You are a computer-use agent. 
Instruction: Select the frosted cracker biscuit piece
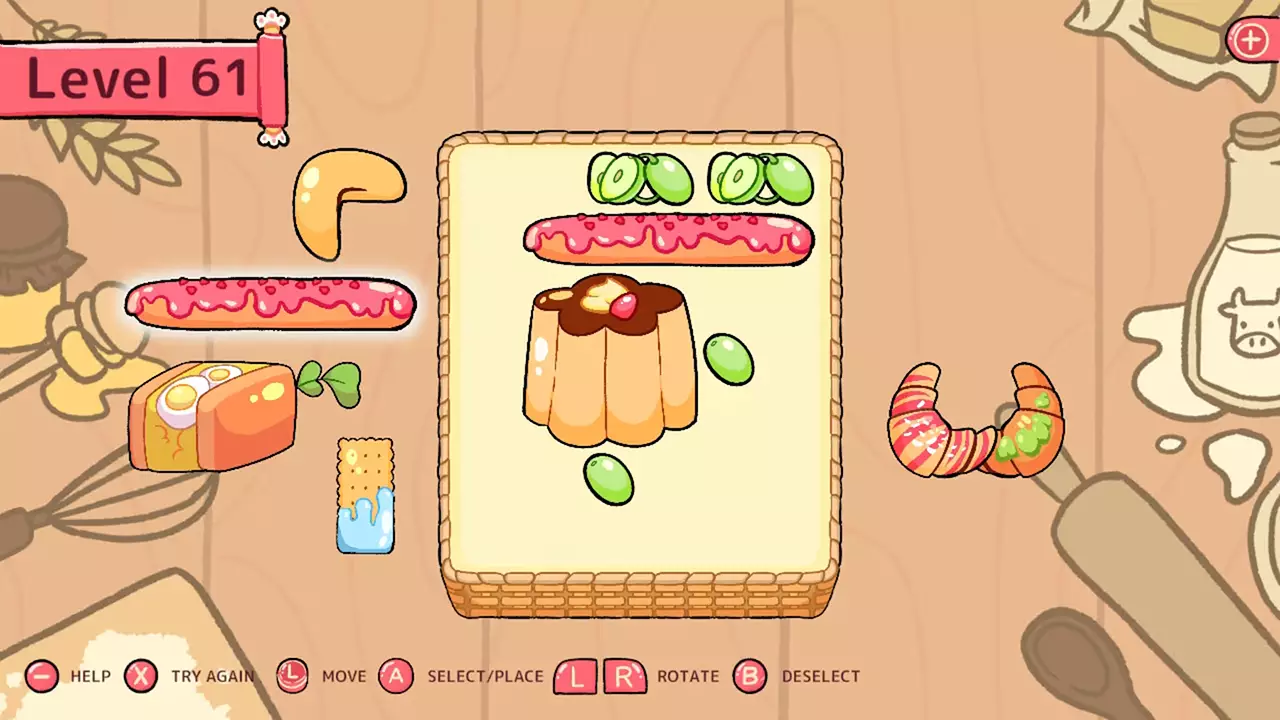pos(365,500)
